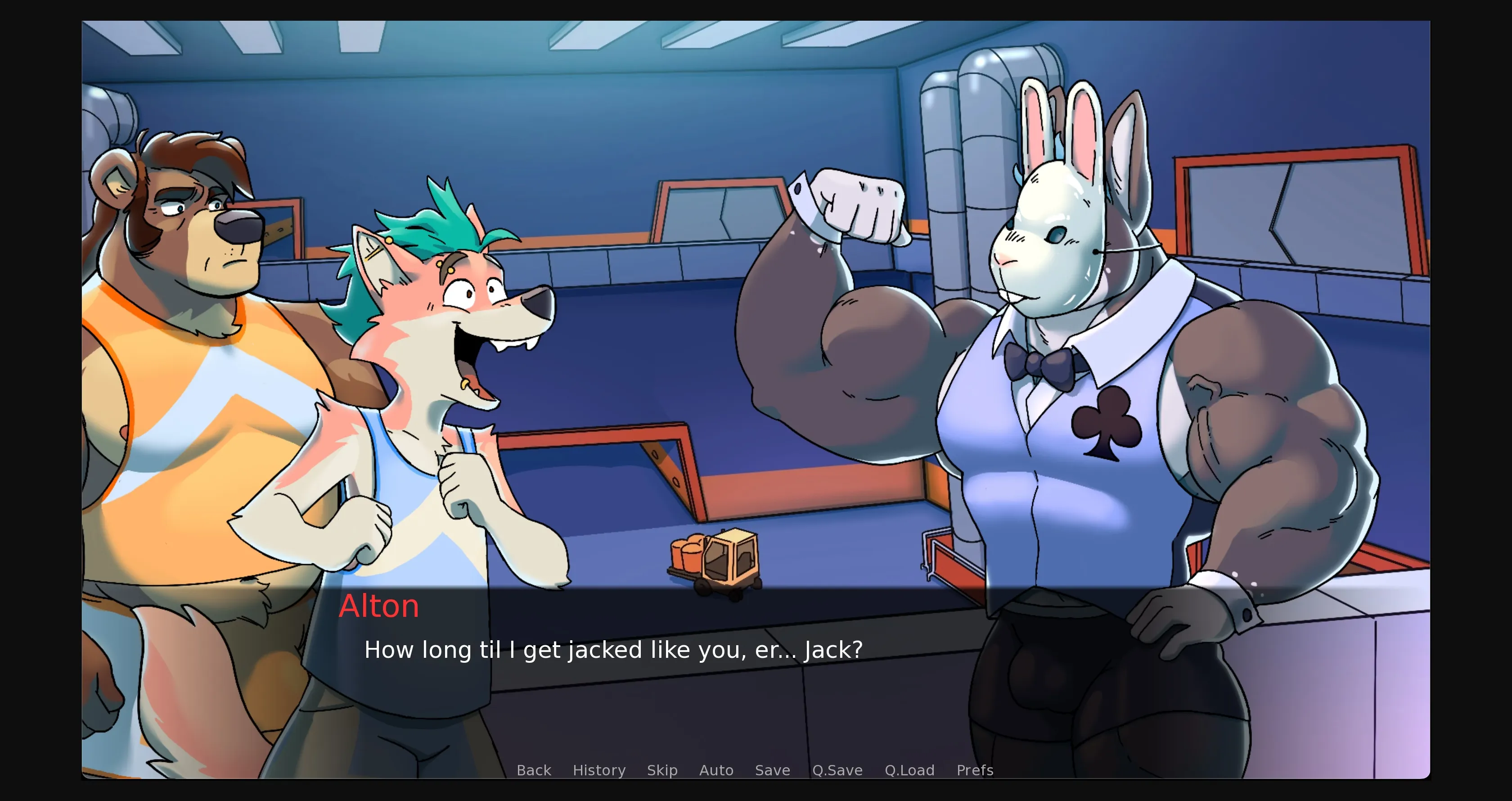Open the History of past dialogue
This screenshot has height=801, width=1512.
click(599, 770)
